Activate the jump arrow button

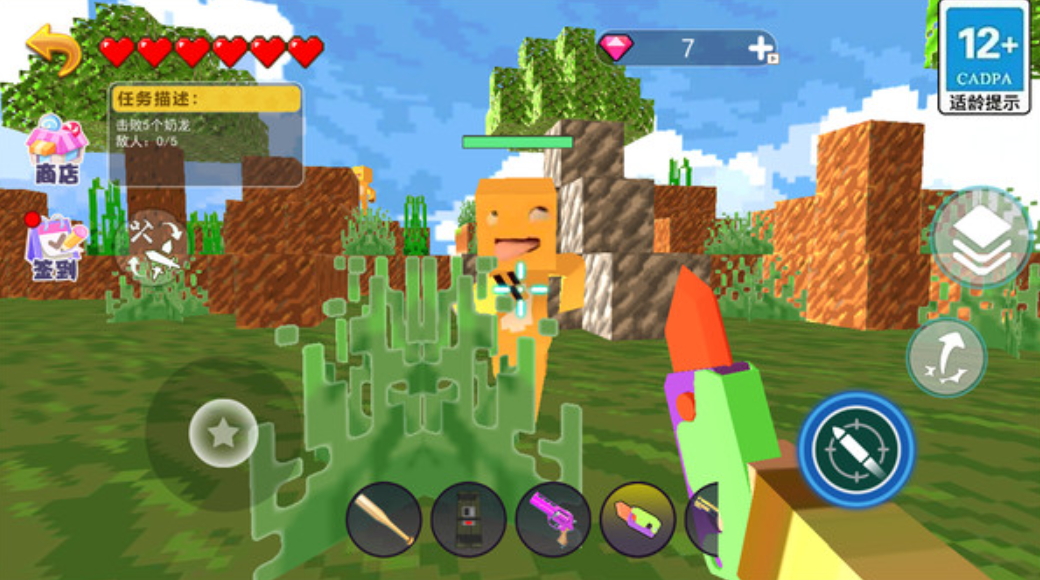click(x=946, y=357)
